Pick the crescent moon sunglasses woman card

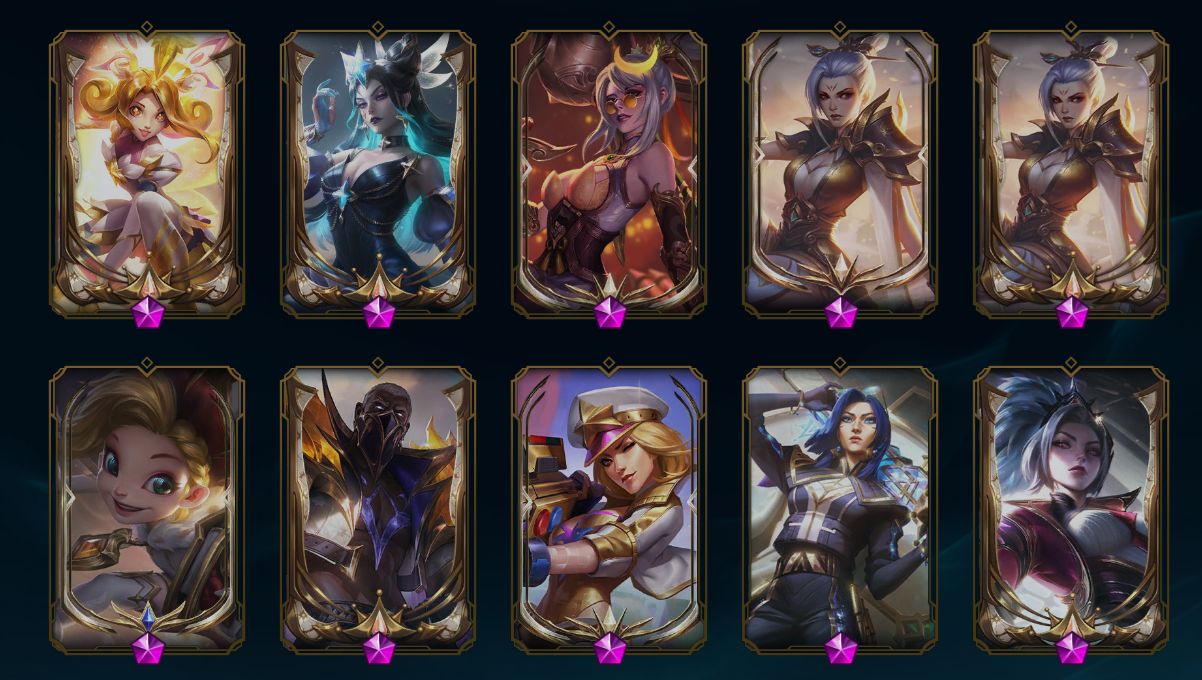609,170
